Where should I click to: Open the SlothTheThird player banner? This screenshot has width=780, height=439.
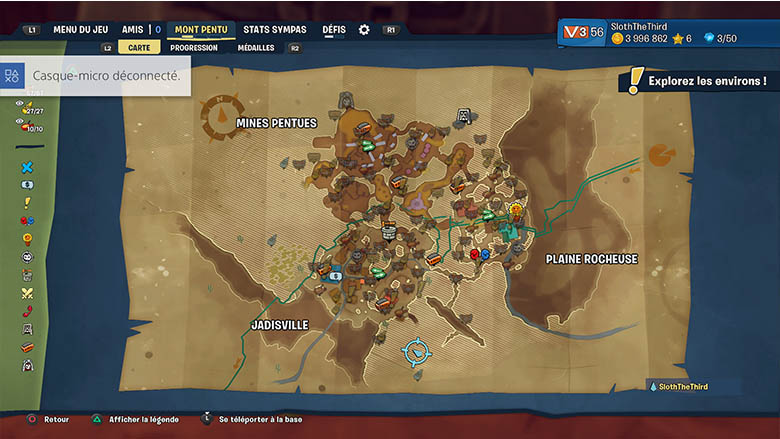coord(669,32)
